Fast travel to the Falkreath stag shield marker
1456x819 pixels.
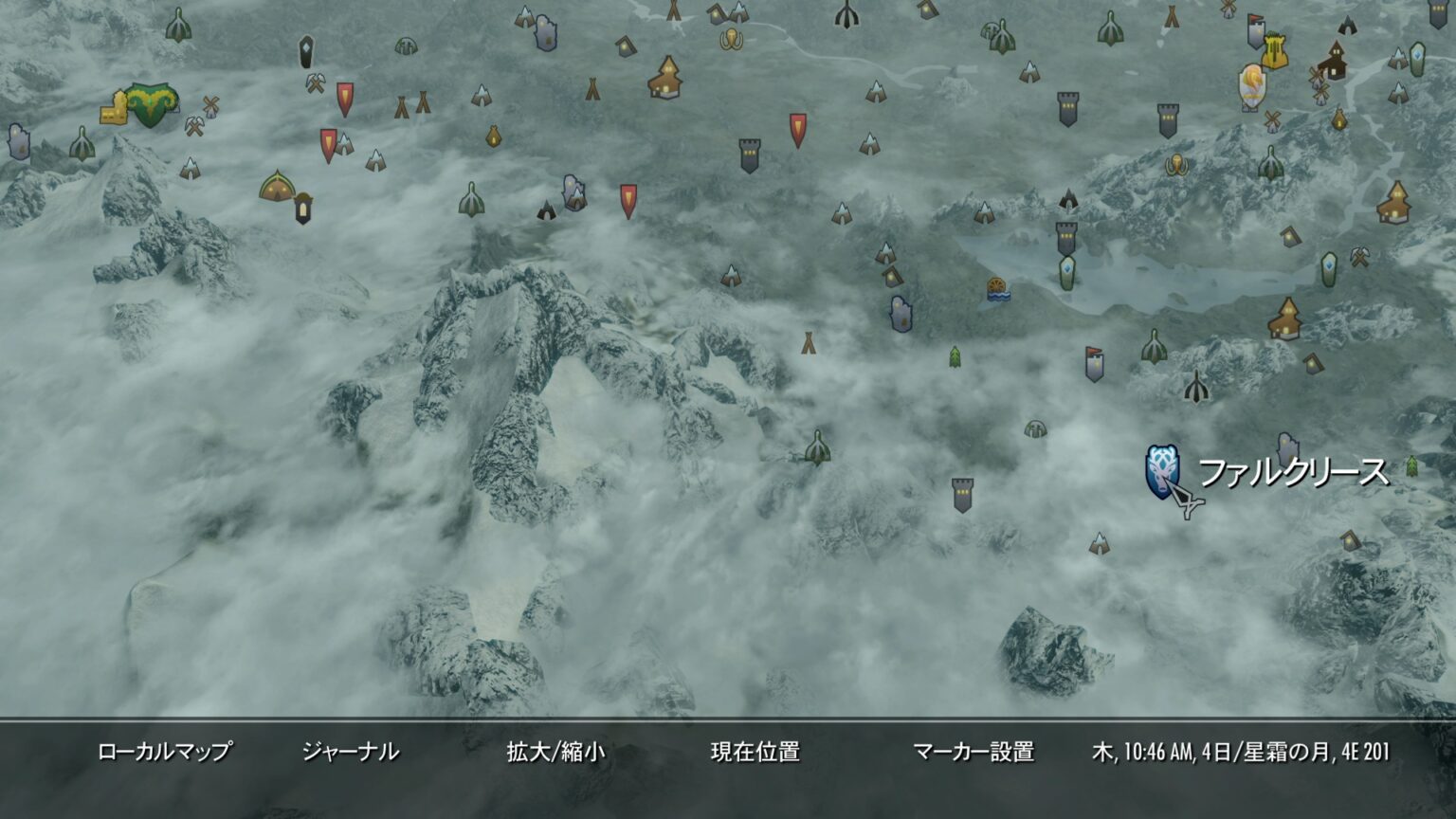pos(1160,471)
